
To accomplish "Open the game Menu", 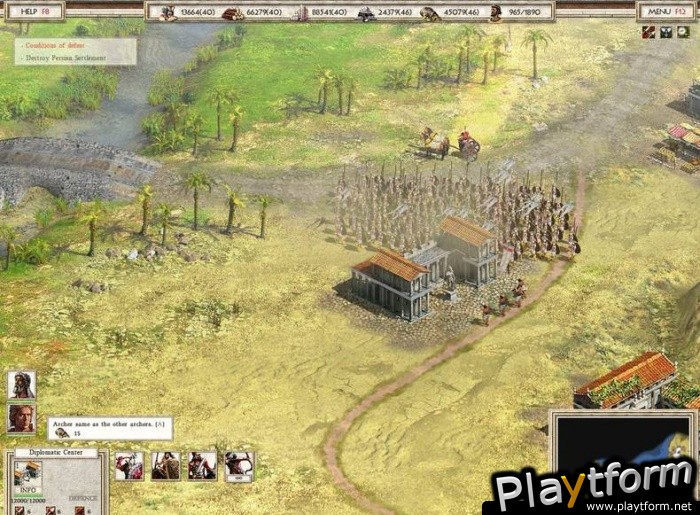I will click(666, 11).
